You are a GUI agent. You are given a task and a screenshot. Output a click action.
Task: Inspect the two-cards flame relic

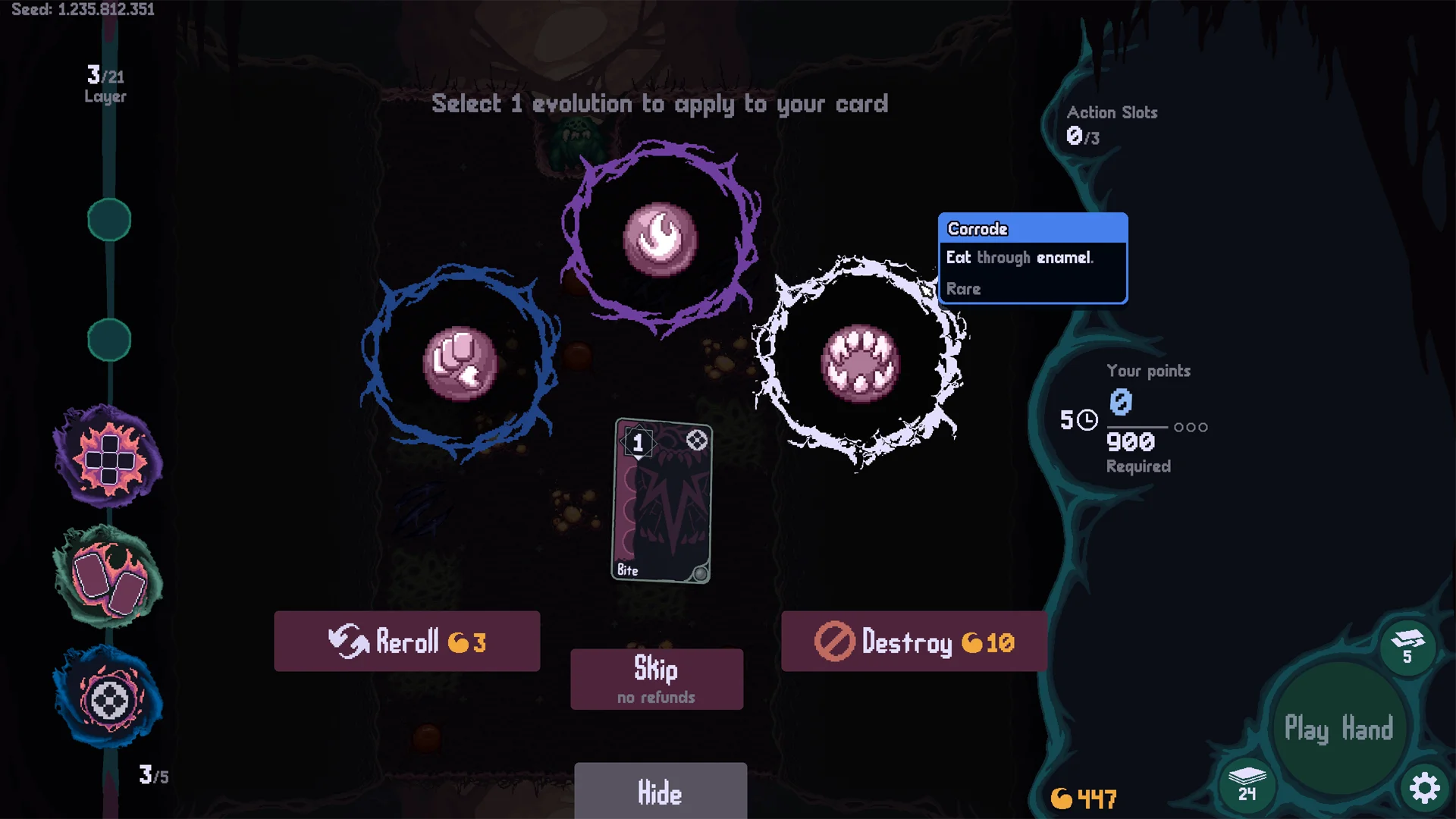click(x=108, y=578)
